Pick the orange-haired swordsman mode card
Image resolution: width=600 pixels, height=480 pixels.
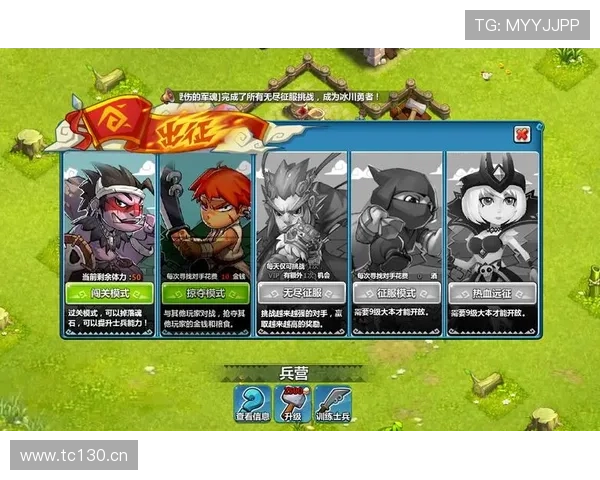point(206,215)
